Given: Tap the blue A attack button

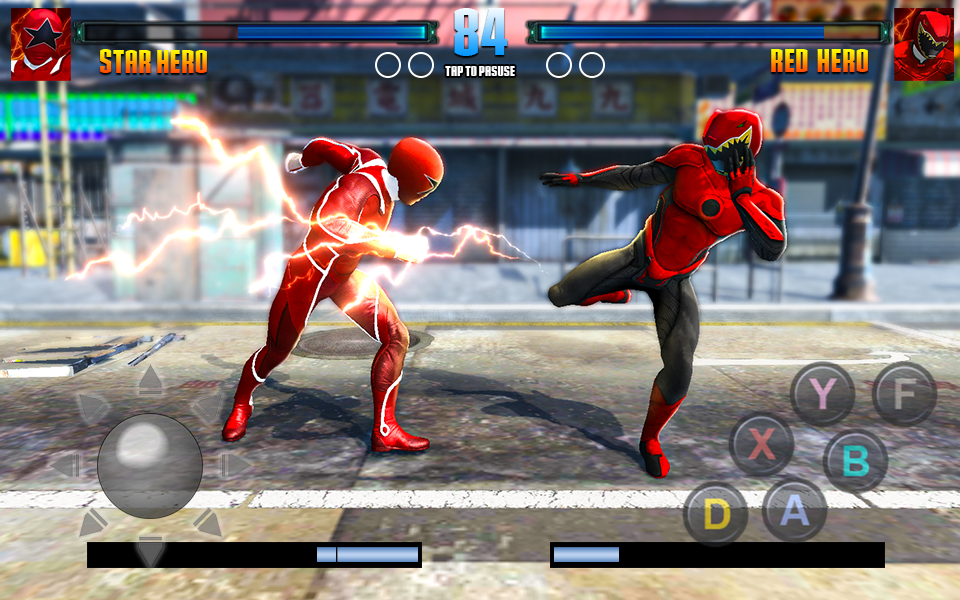Looking at the screenshot, I should point(794,510).
